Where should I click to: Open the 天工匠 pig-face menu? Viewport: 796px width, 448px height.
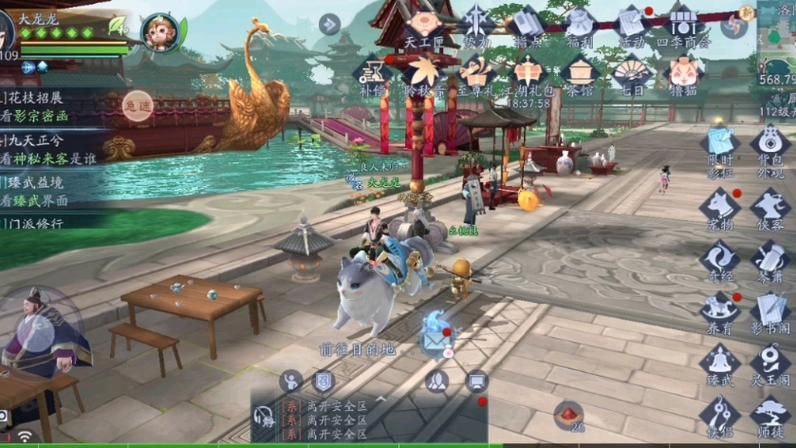coord(424,24)
